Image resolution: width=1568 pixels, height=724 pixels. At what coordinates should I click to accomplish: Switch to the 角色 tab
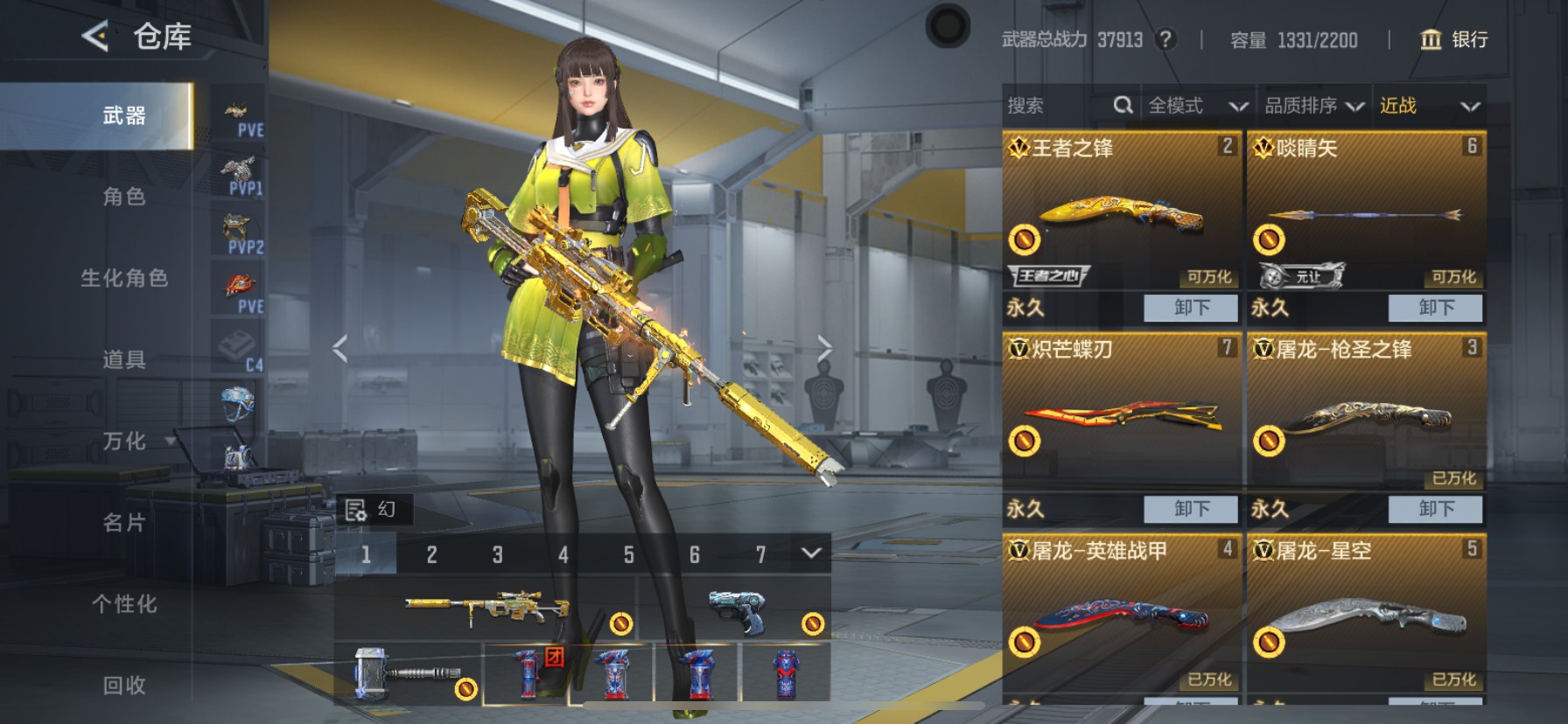pos(124,197)
